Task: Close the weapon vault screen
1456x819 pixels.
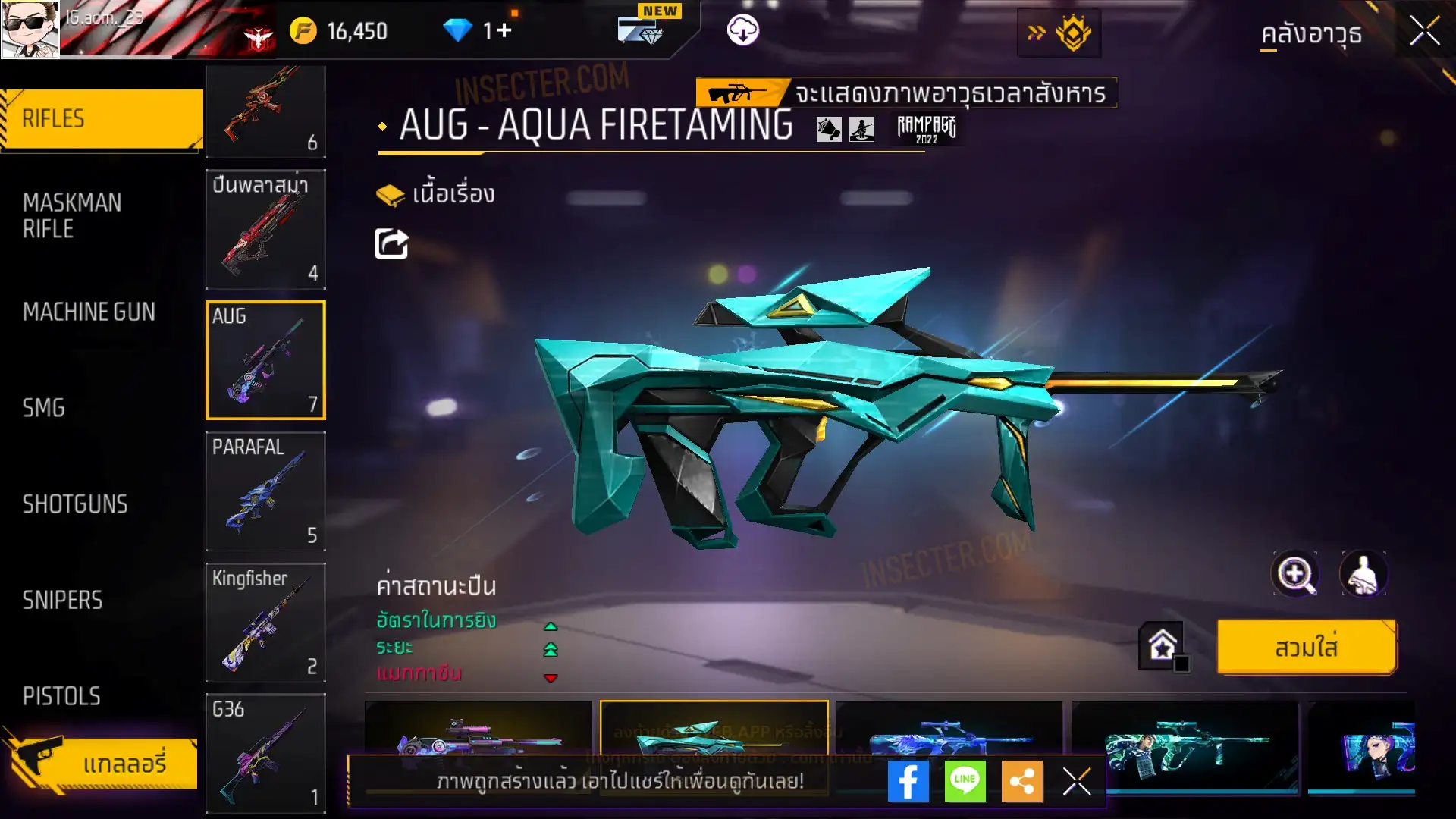Action: [x=1424, y=32]
